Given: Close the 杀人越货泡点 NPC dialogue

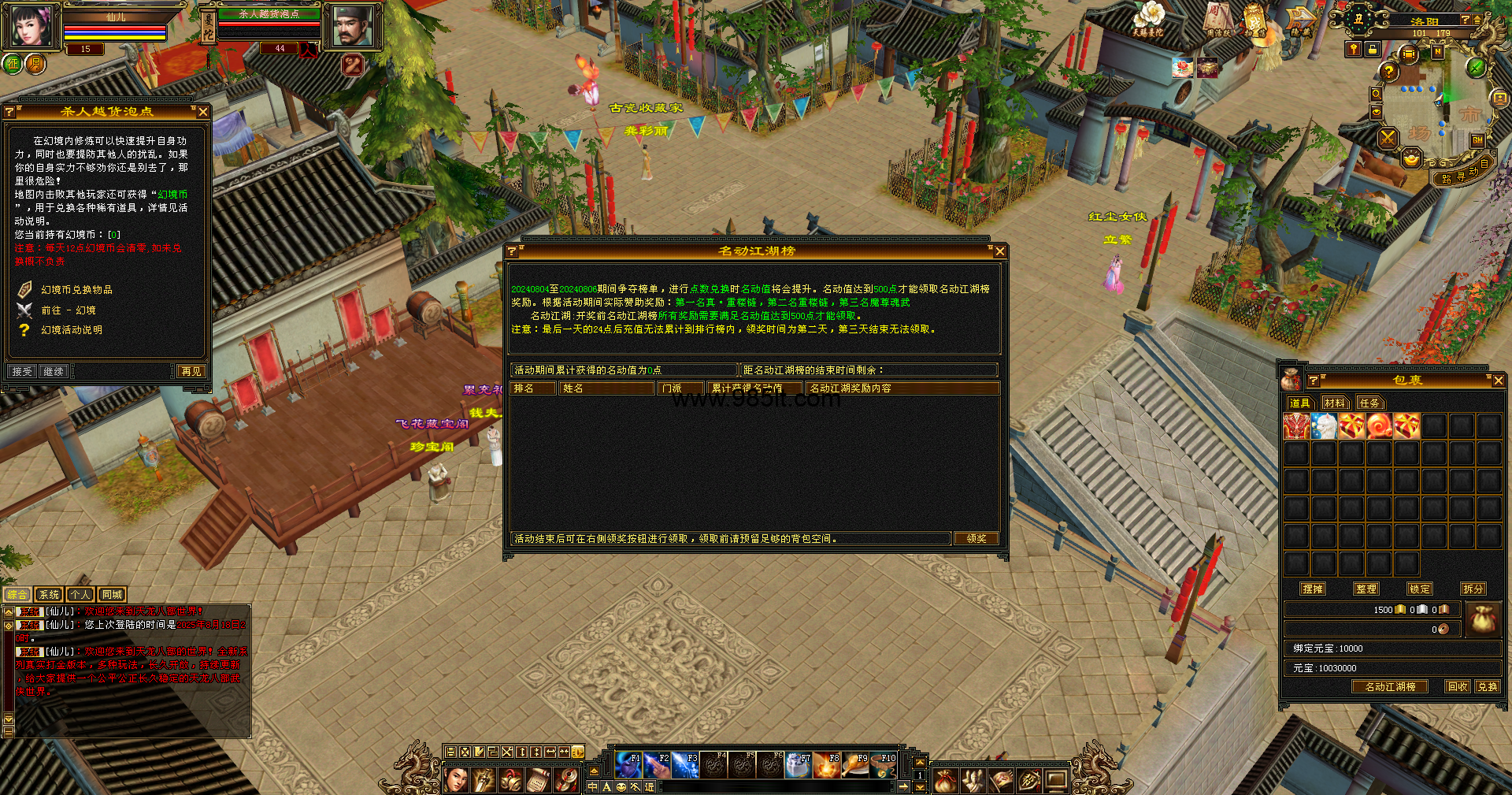Looking at the screenshot, I should point(203,113).
